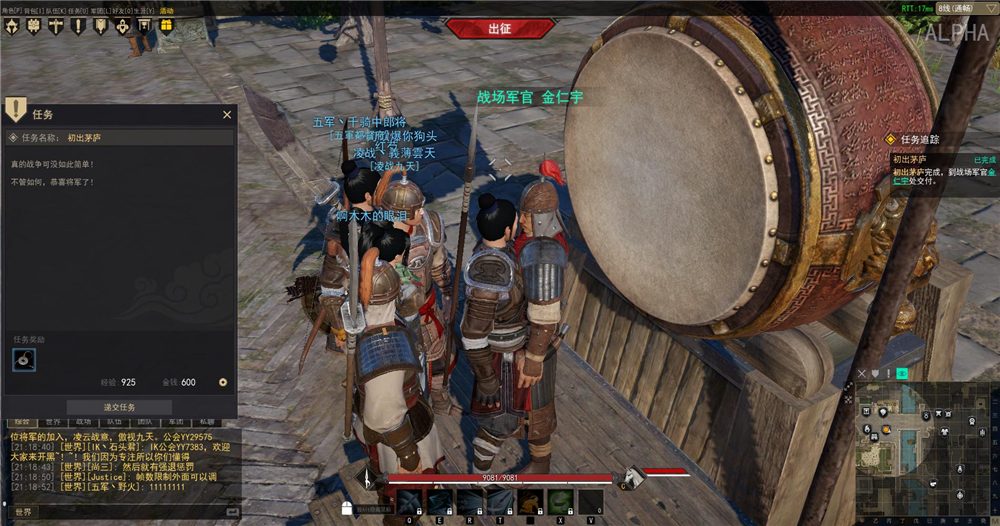This screenshot has width=1000, height=526.
Task: Select the horse mount icon
Action: pyautogui.click(x=632, y=476)
